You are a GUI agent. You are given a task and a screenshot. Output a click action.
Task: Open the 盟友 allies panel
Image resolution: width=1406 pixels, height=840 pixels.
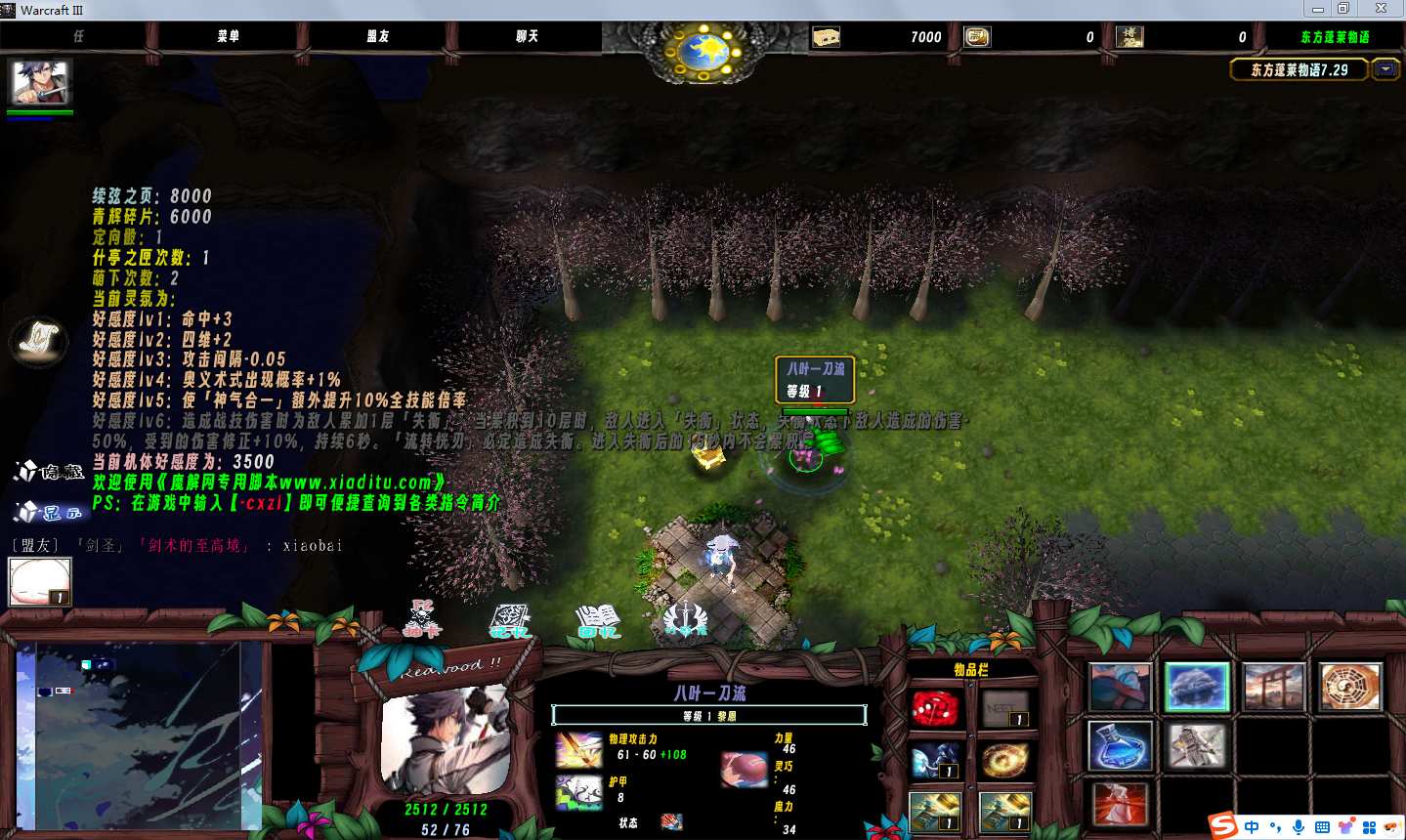pos(378,36)
